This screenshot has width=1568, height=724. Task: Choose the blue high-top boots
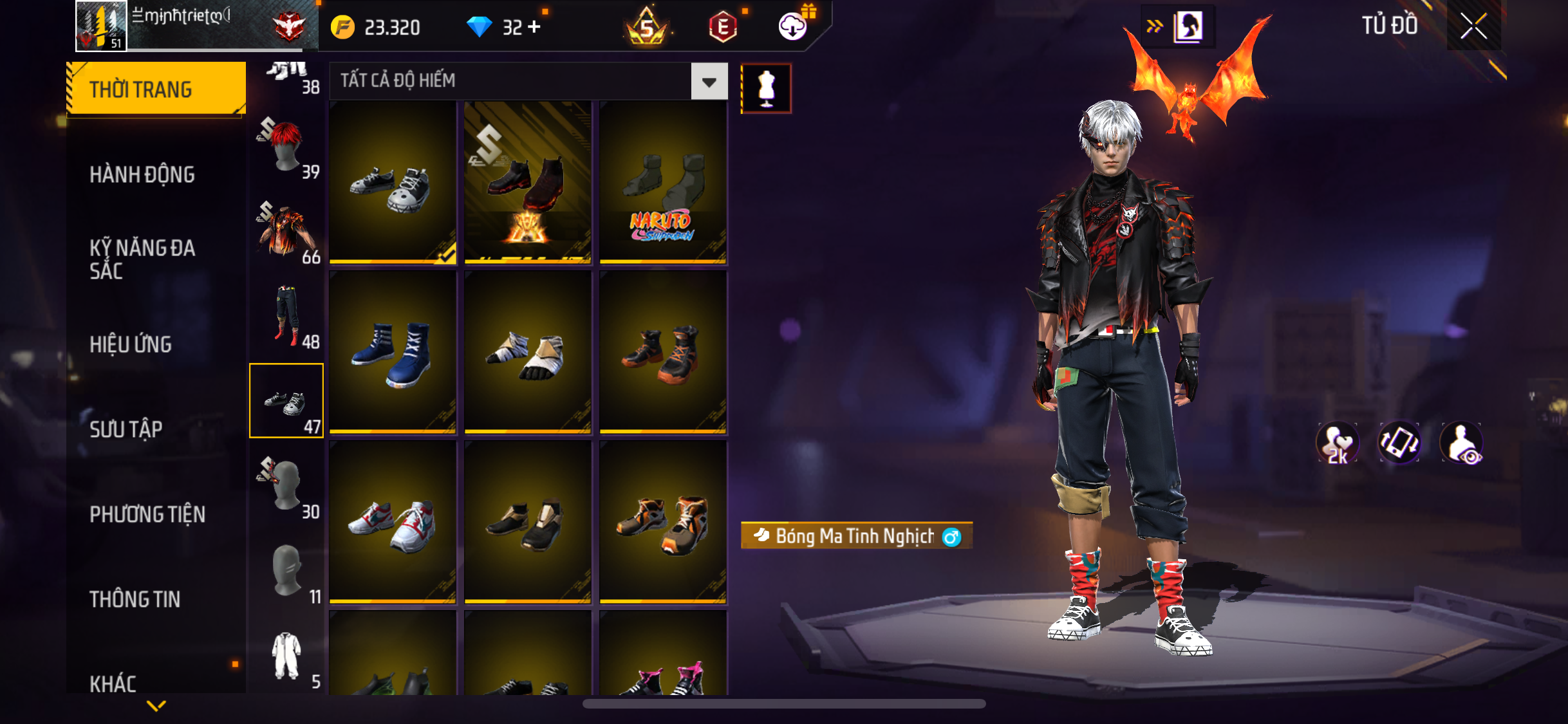pos(393,352)
